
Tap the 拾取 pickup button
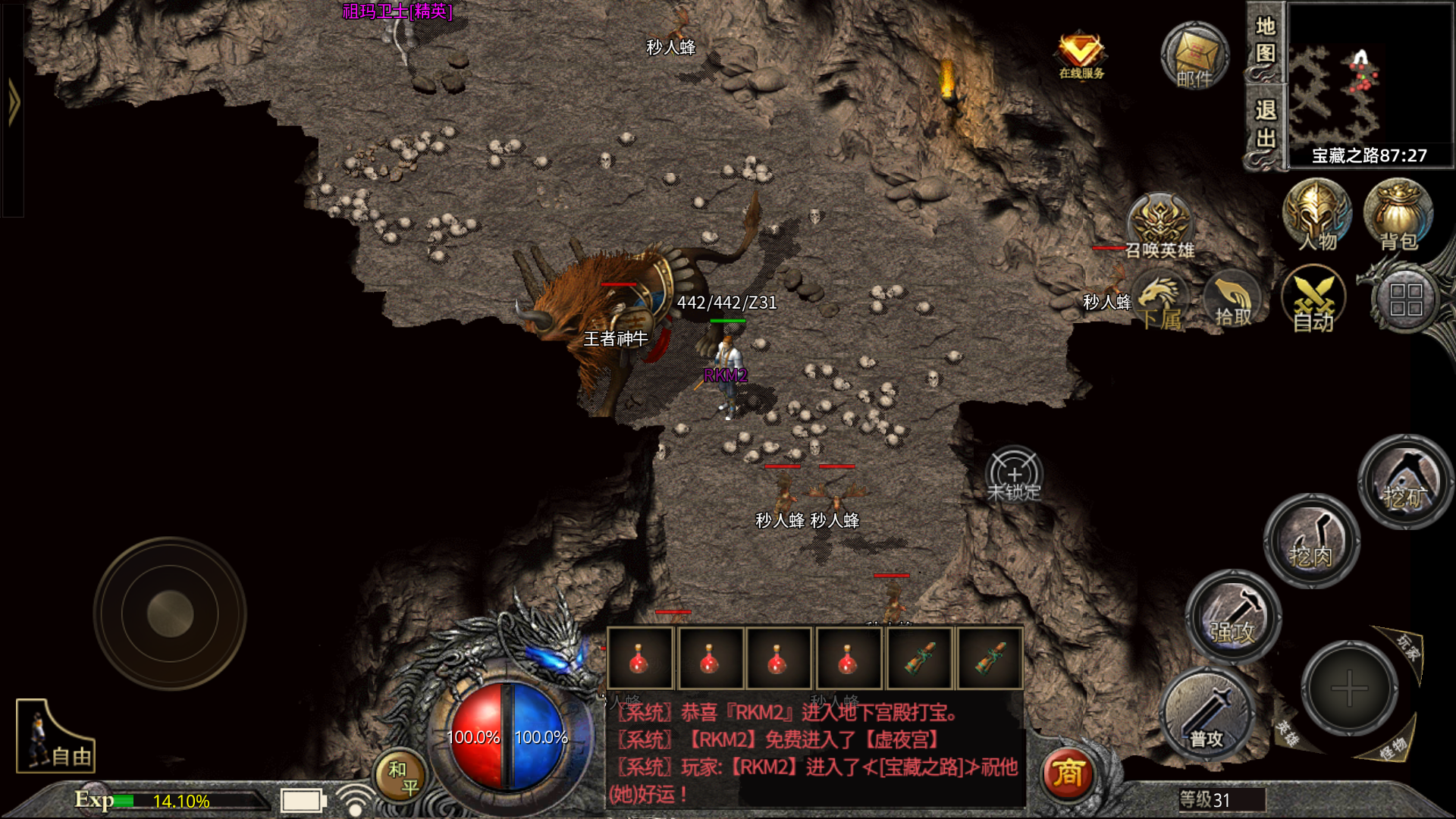point(1232,302)
